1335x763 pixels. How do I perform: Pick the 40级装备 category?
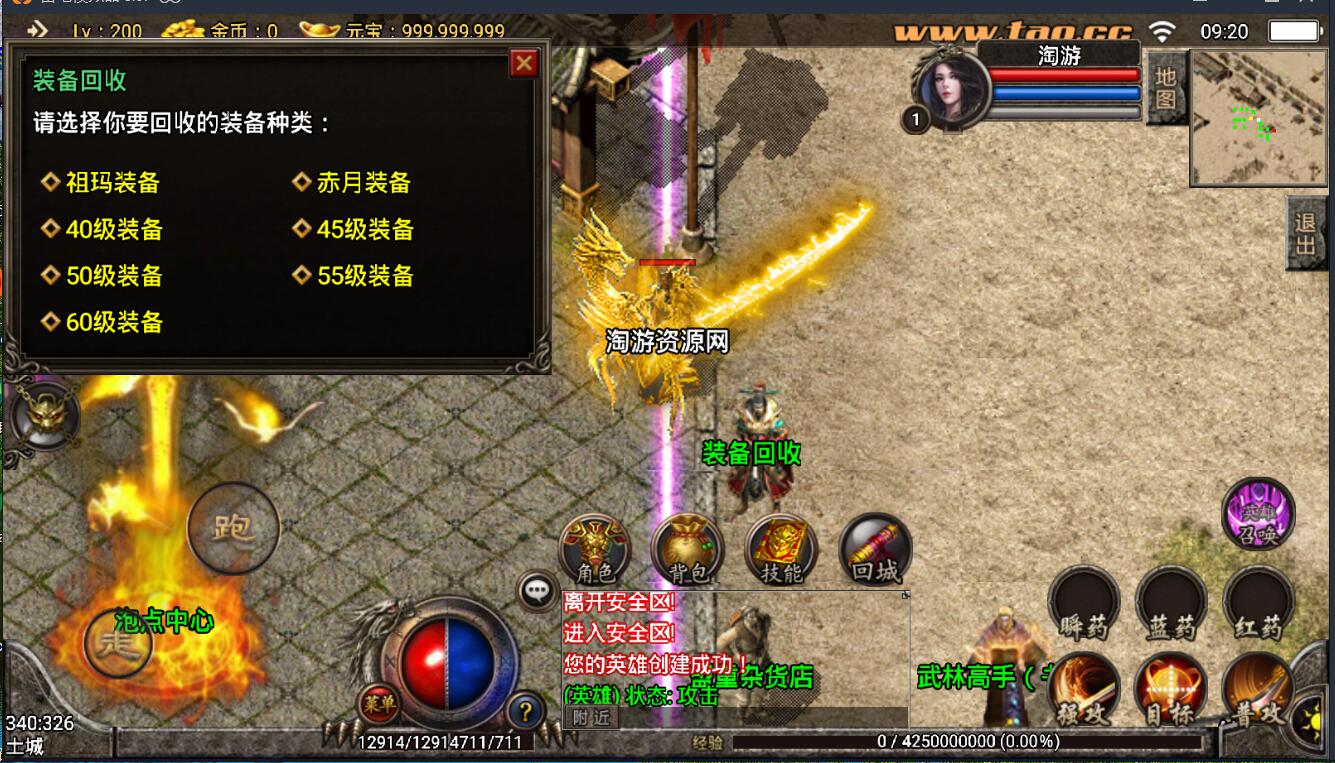tap(113, 230)
